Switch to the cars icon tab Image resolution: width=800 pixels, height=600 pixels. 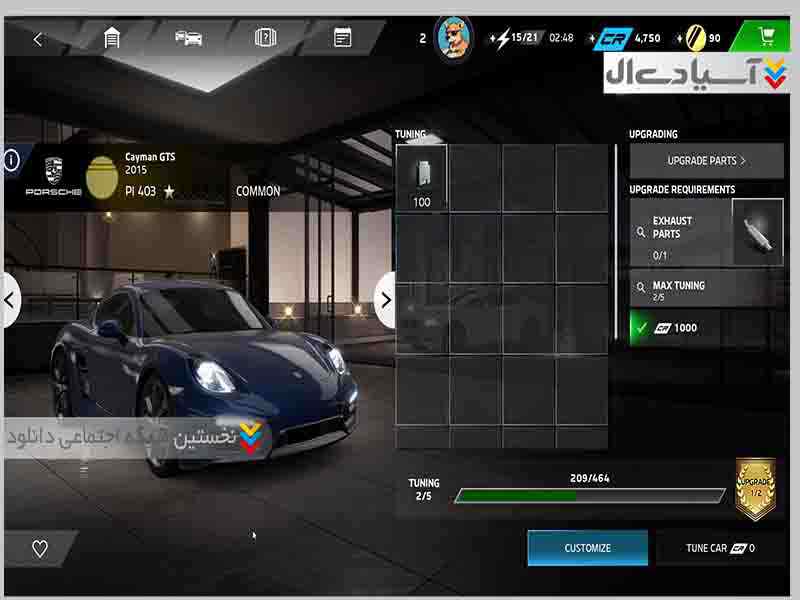point(188,39)
